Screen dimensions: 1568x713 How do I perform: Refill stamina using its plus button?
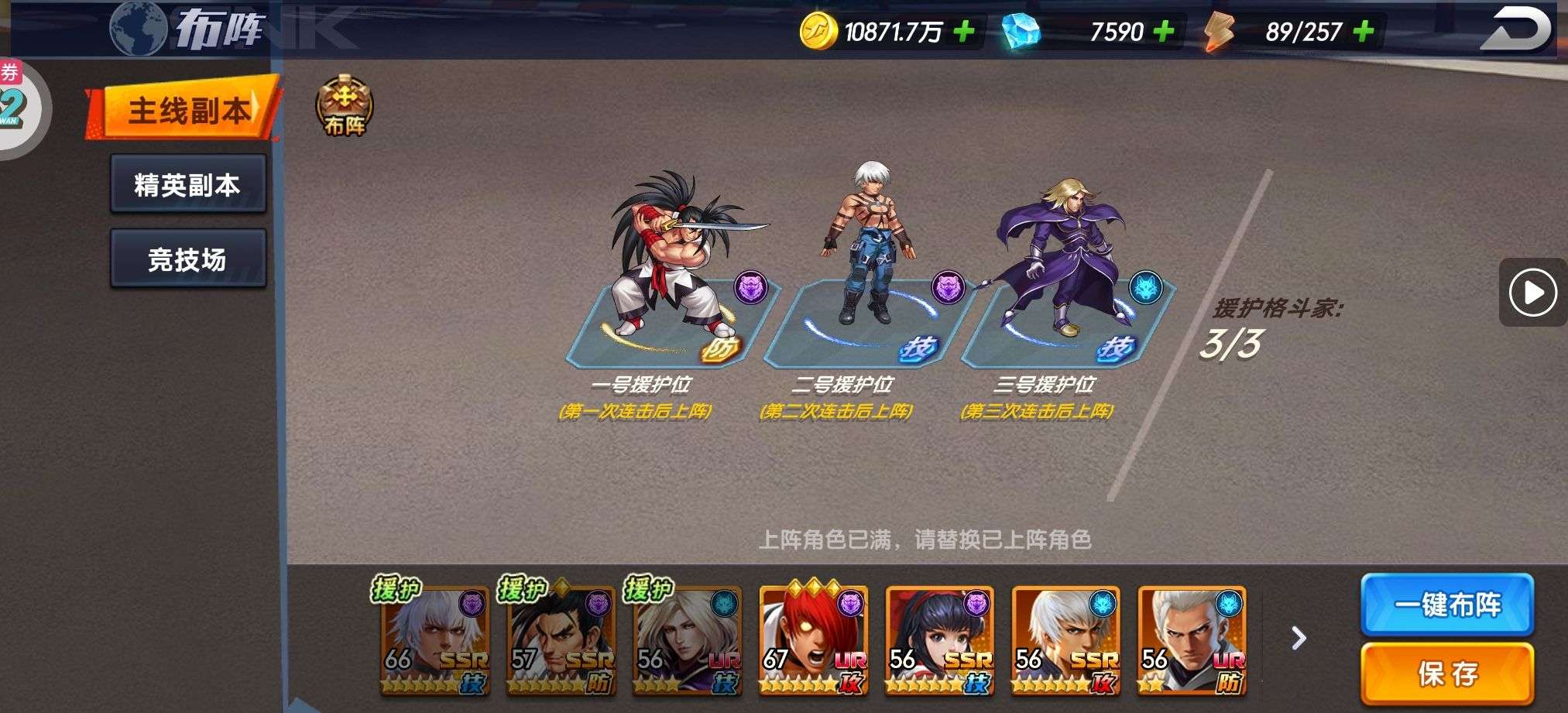coord(1364,32)
